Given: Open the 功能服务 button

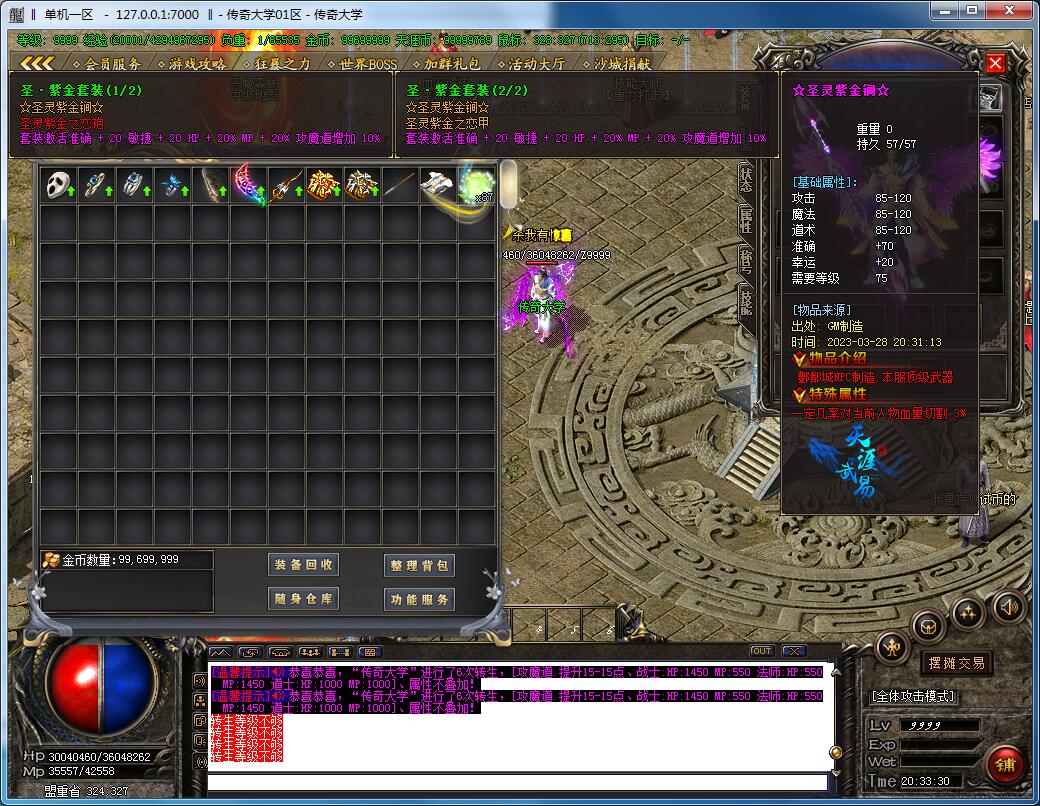Looking at the screenshot, I should (x=420, y=599).
